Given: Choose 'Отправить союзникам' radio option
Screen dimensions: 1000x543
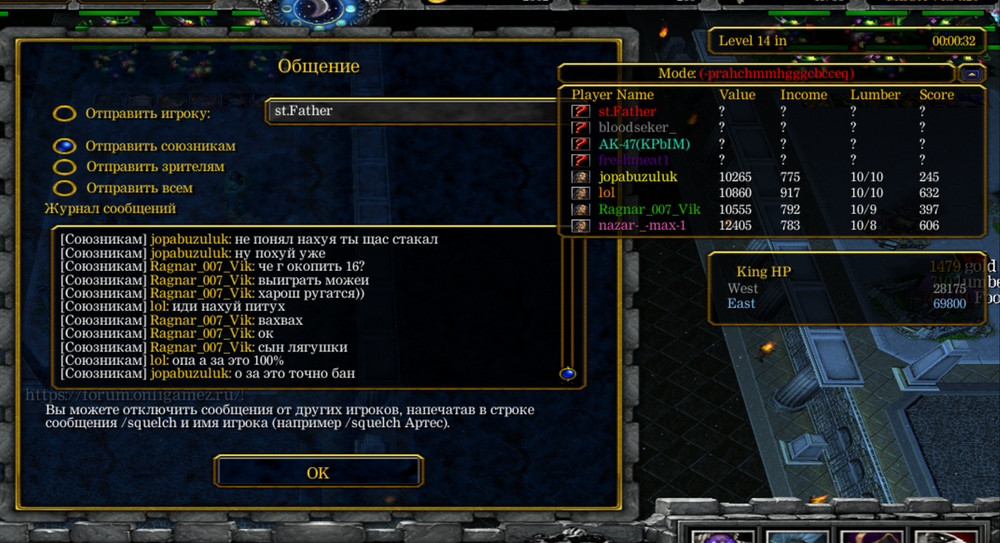Looking at the screenshot, I should click(65, 146).
